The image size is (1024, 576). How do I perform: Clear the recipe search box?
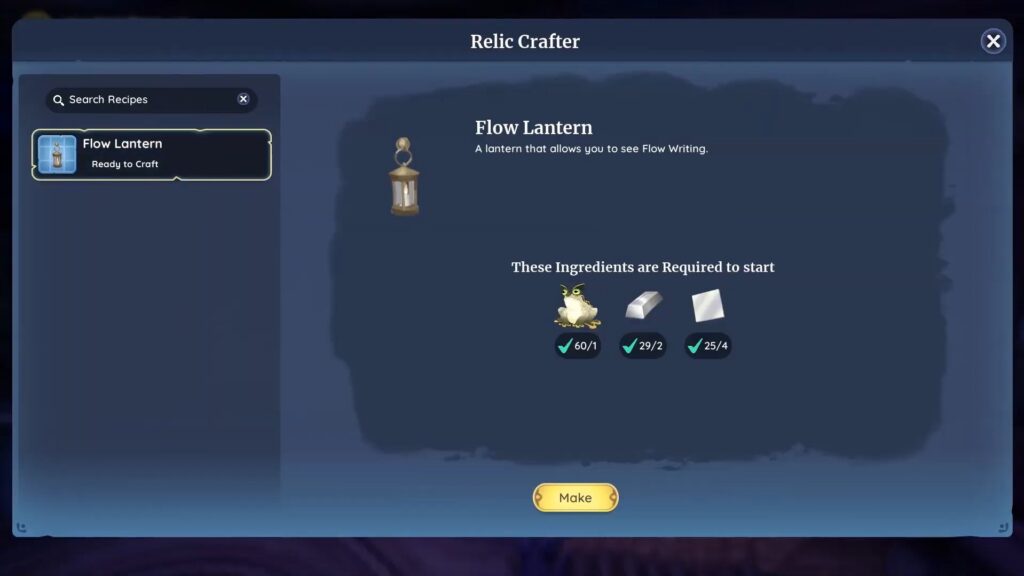(x=243, y=99)
